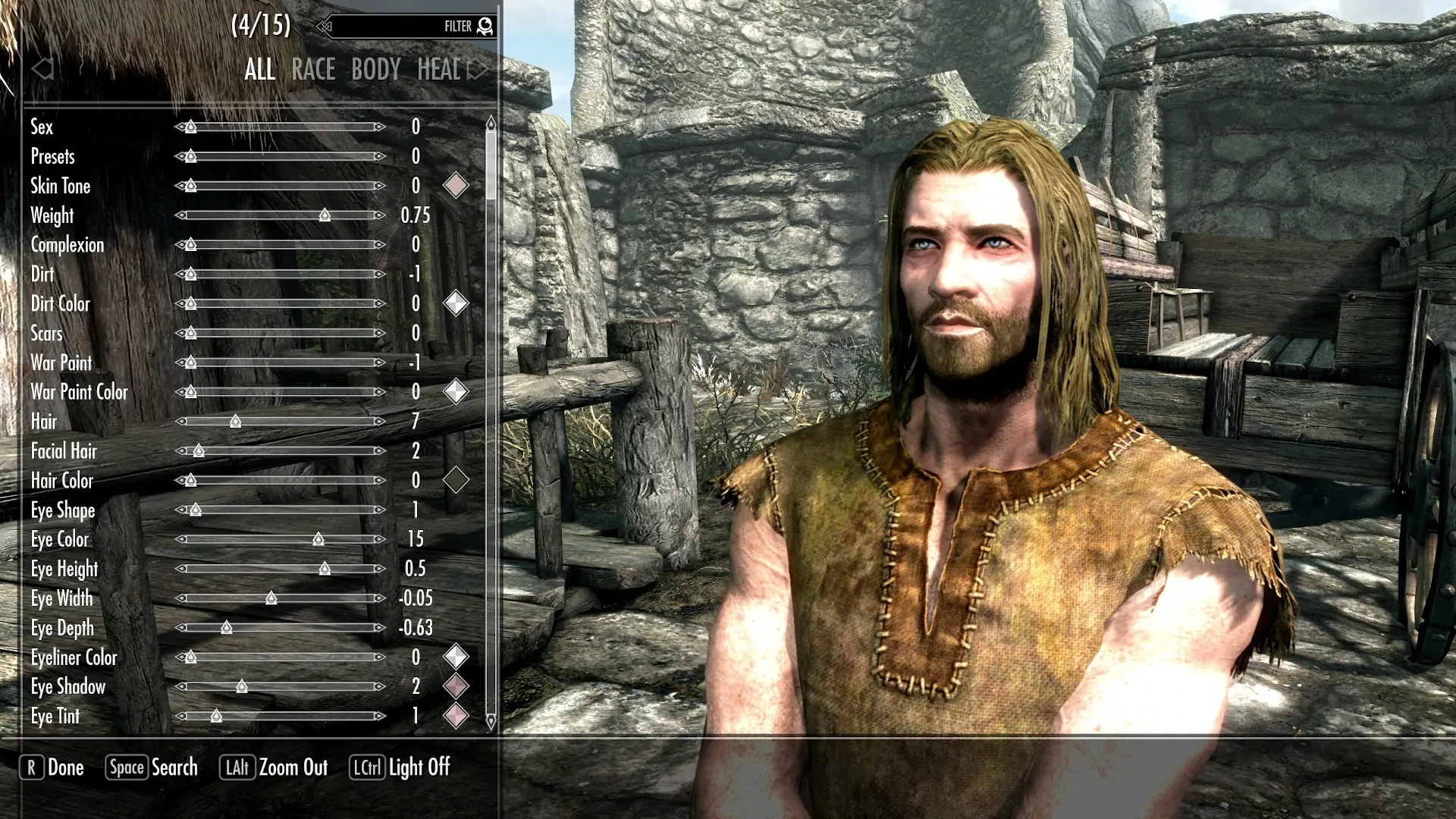Change the Eye Height slider
Screen dimensions: 1456x819
click(x=325, y=569)
